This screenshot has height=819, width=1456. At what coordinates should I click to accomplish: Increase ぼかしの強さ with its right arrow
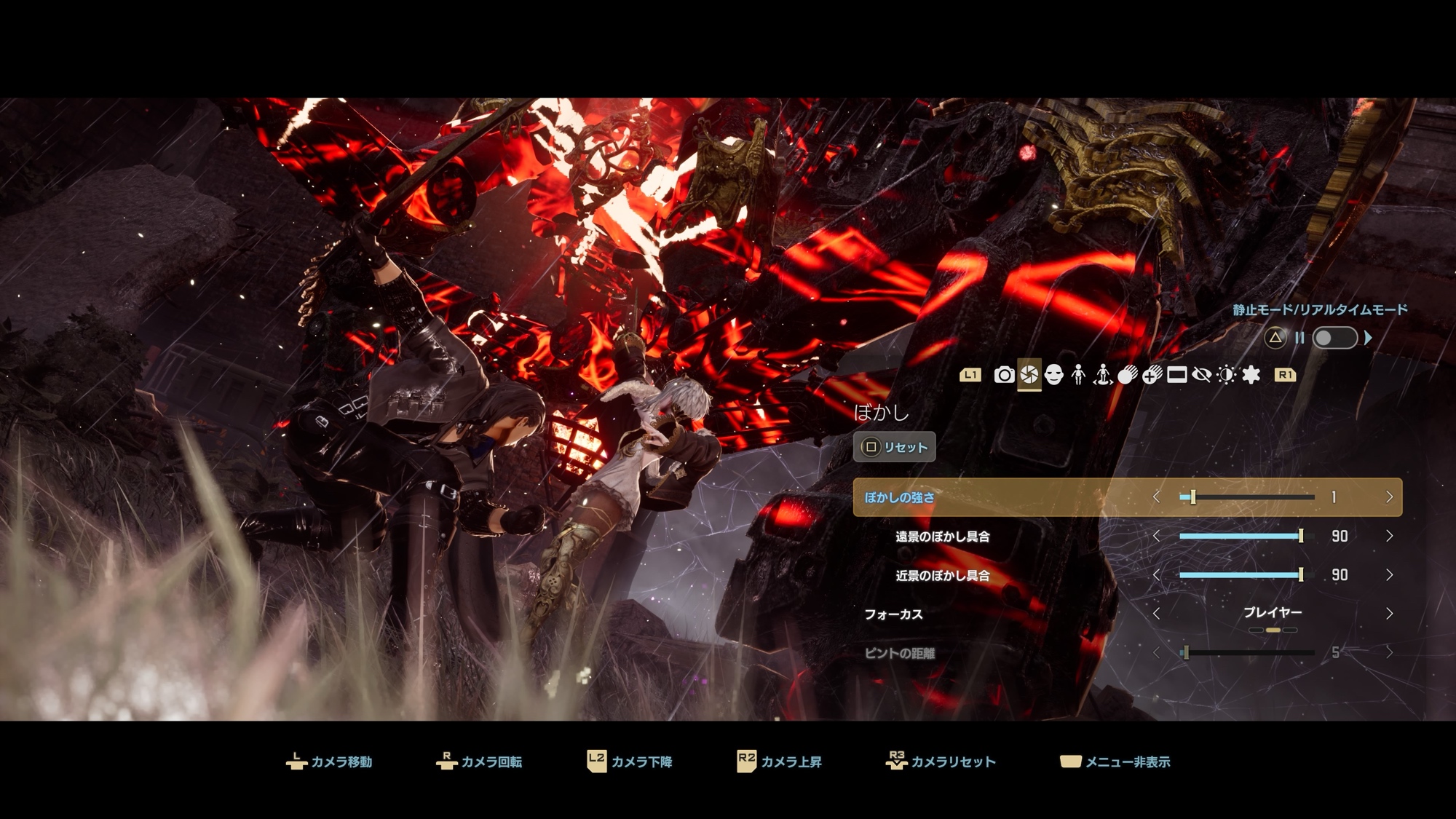point(1389,497)
